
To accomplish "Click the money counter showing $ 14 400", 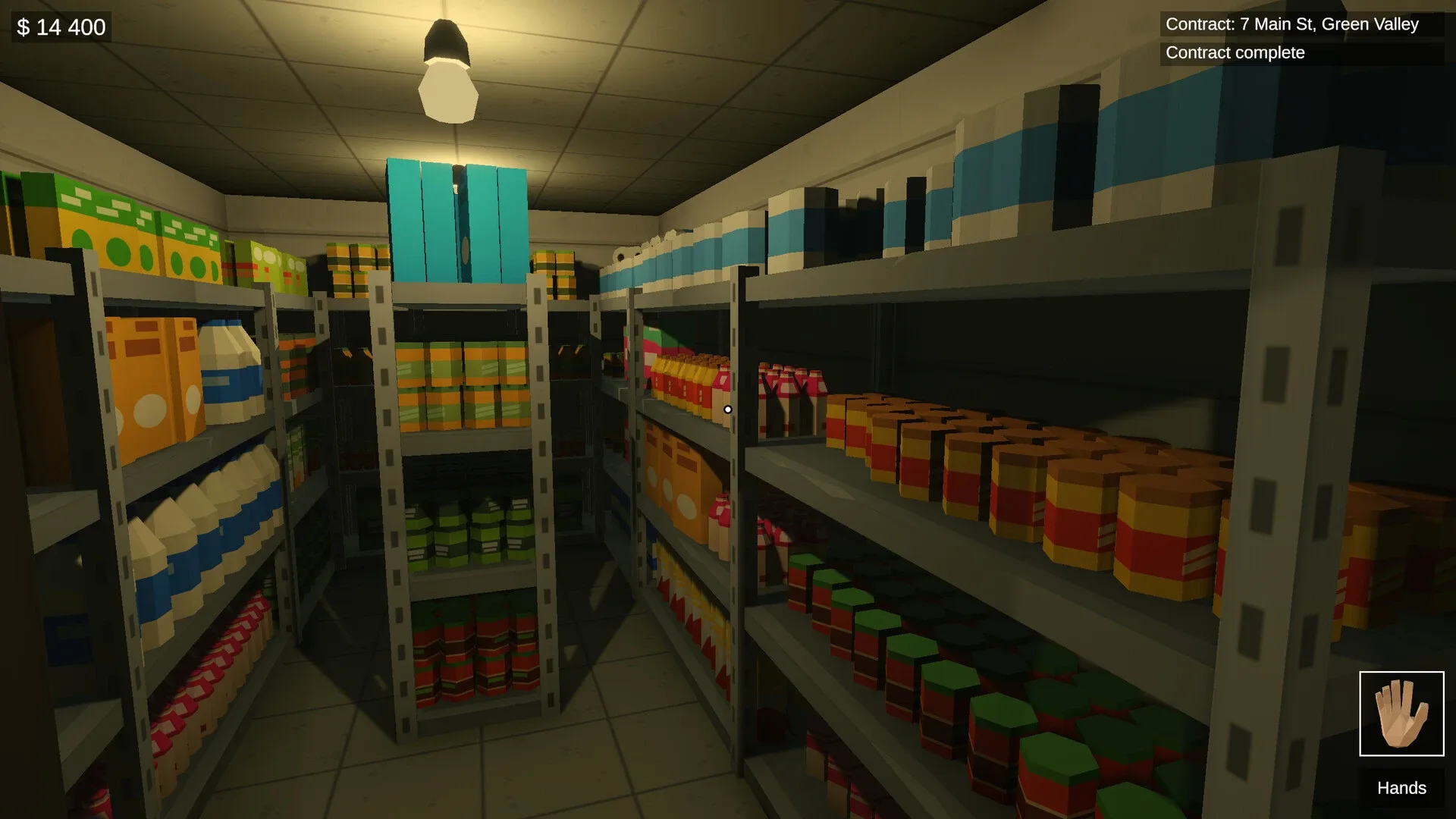I will point(59,27).
